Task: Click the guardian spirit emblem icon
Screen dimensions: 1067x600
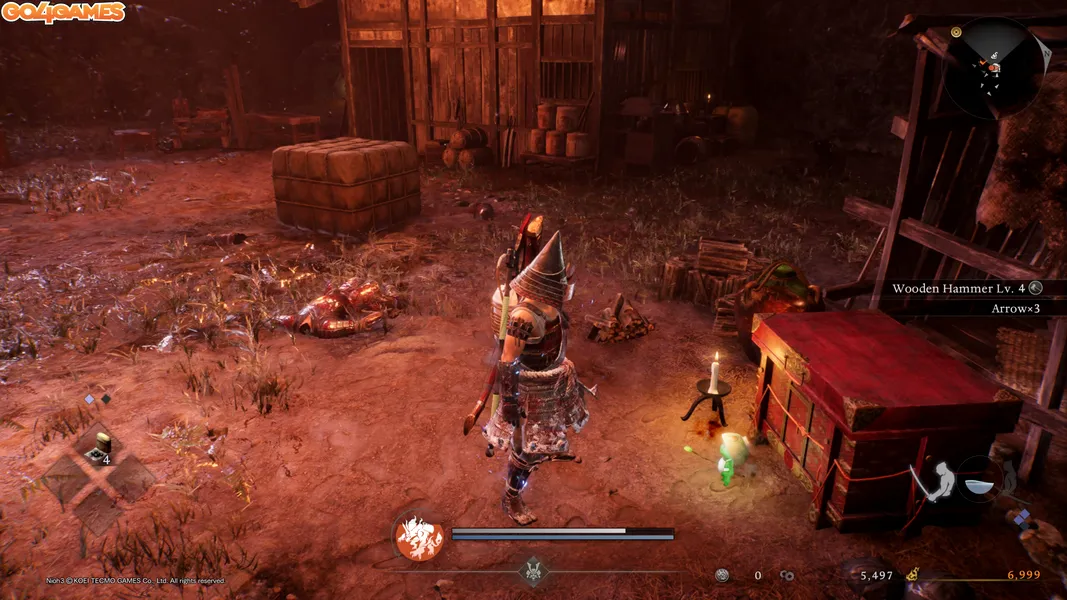Action: pyautogui.click(x=419, y=537)
